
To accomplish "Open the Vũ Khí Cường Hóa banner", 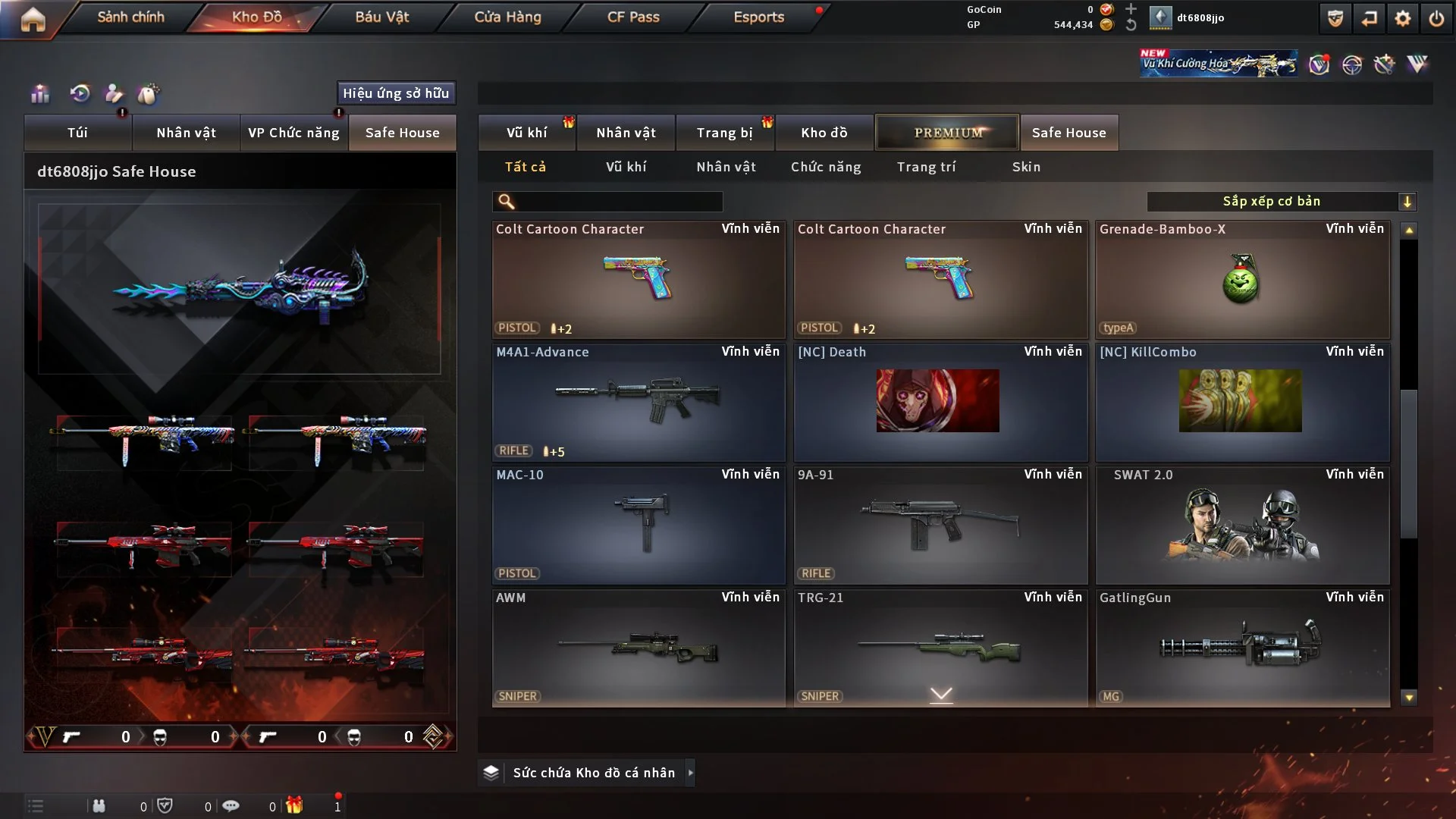I will (1218, 64).
